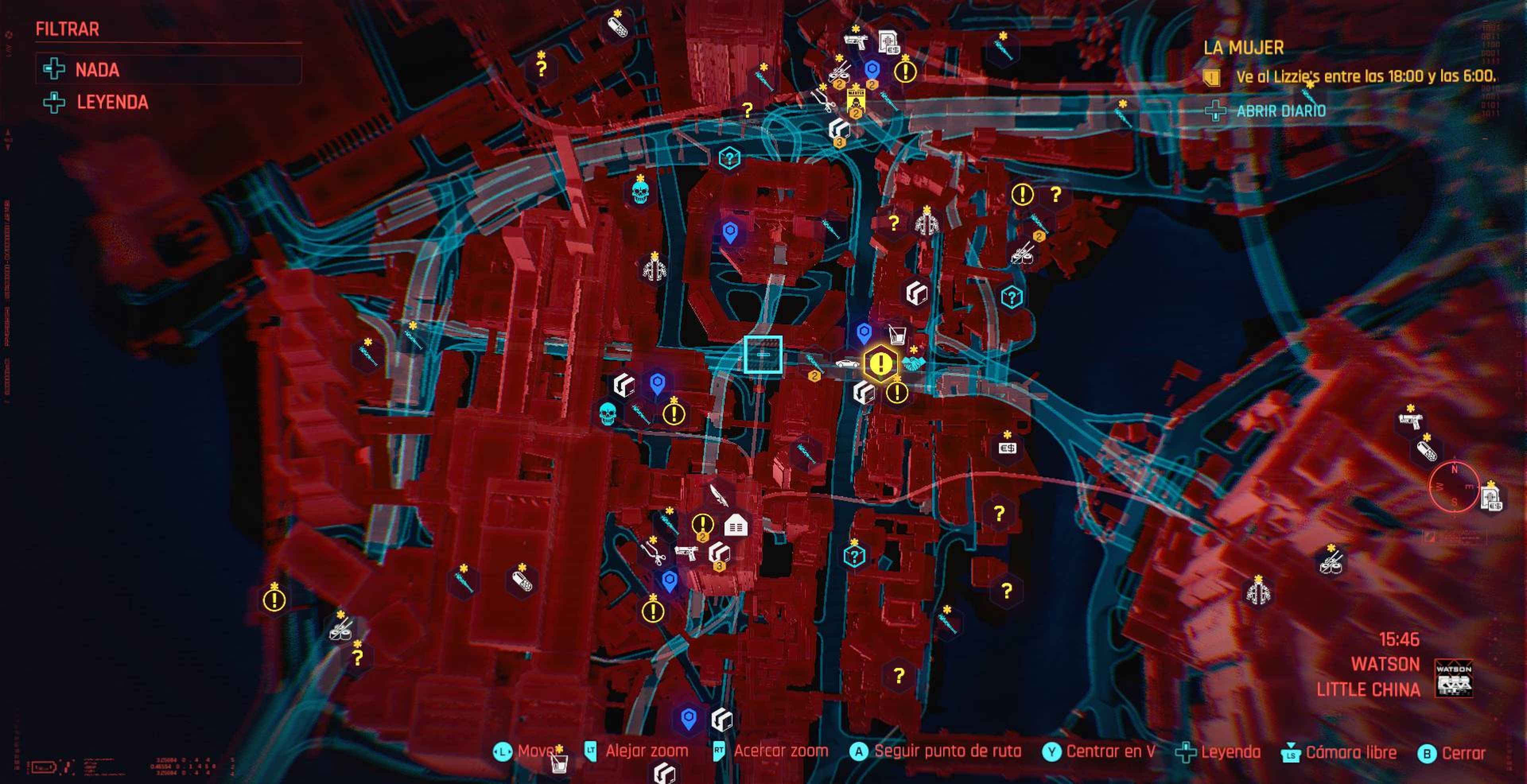Open the journal via ABRIR DIARIO
The height and width of the screenshot is (784, 1527).
point(1280,111)
